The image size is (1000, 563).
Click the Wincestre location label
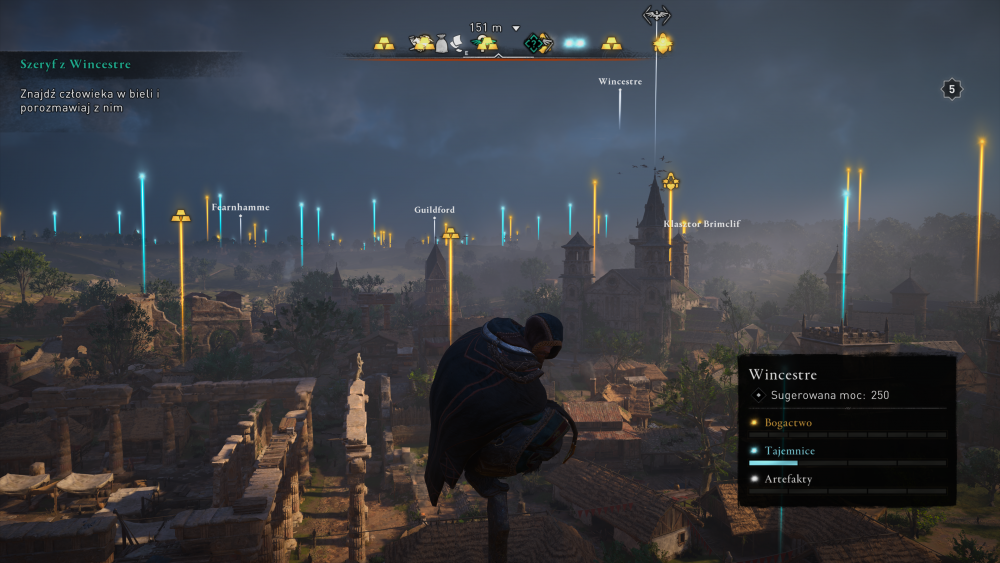pyautogui.click(x=620, y=81)
